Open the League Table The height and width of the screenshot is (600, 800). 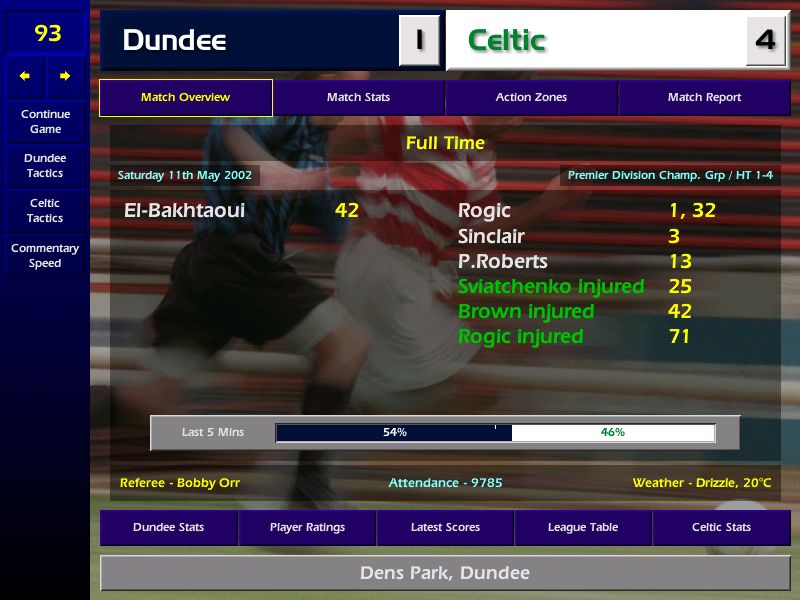pyautogui.click(x=583, y=527)
